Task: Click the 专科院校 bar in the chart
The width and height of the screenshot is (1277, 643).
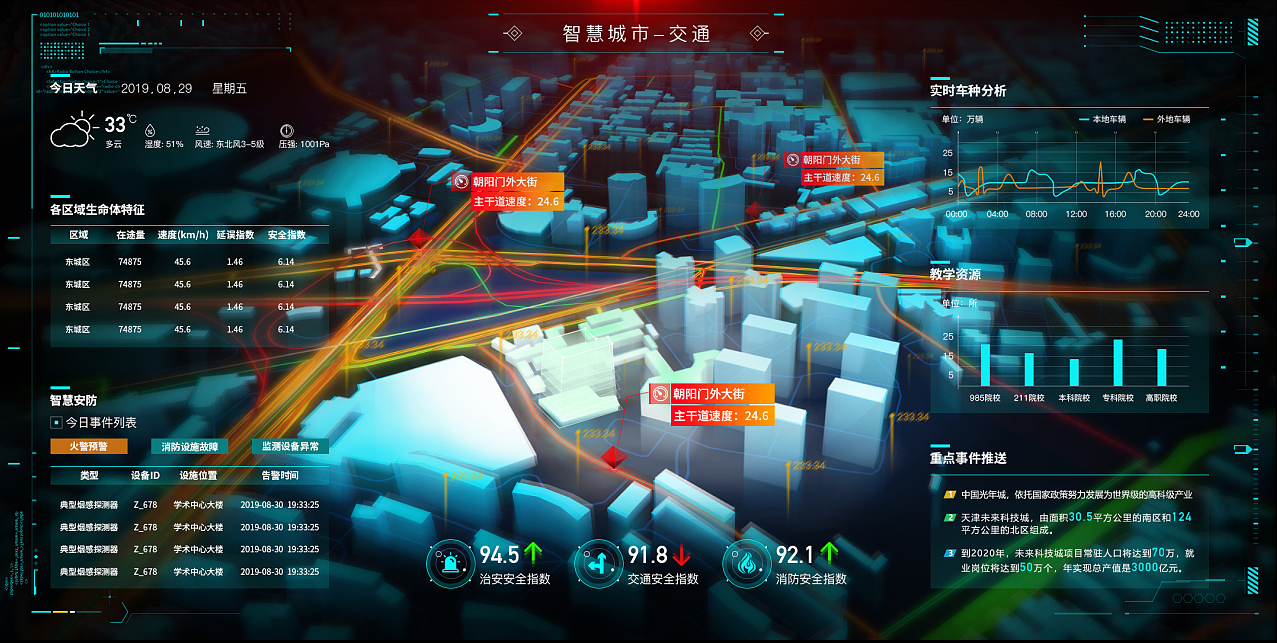Action: tap(1118, 363)
